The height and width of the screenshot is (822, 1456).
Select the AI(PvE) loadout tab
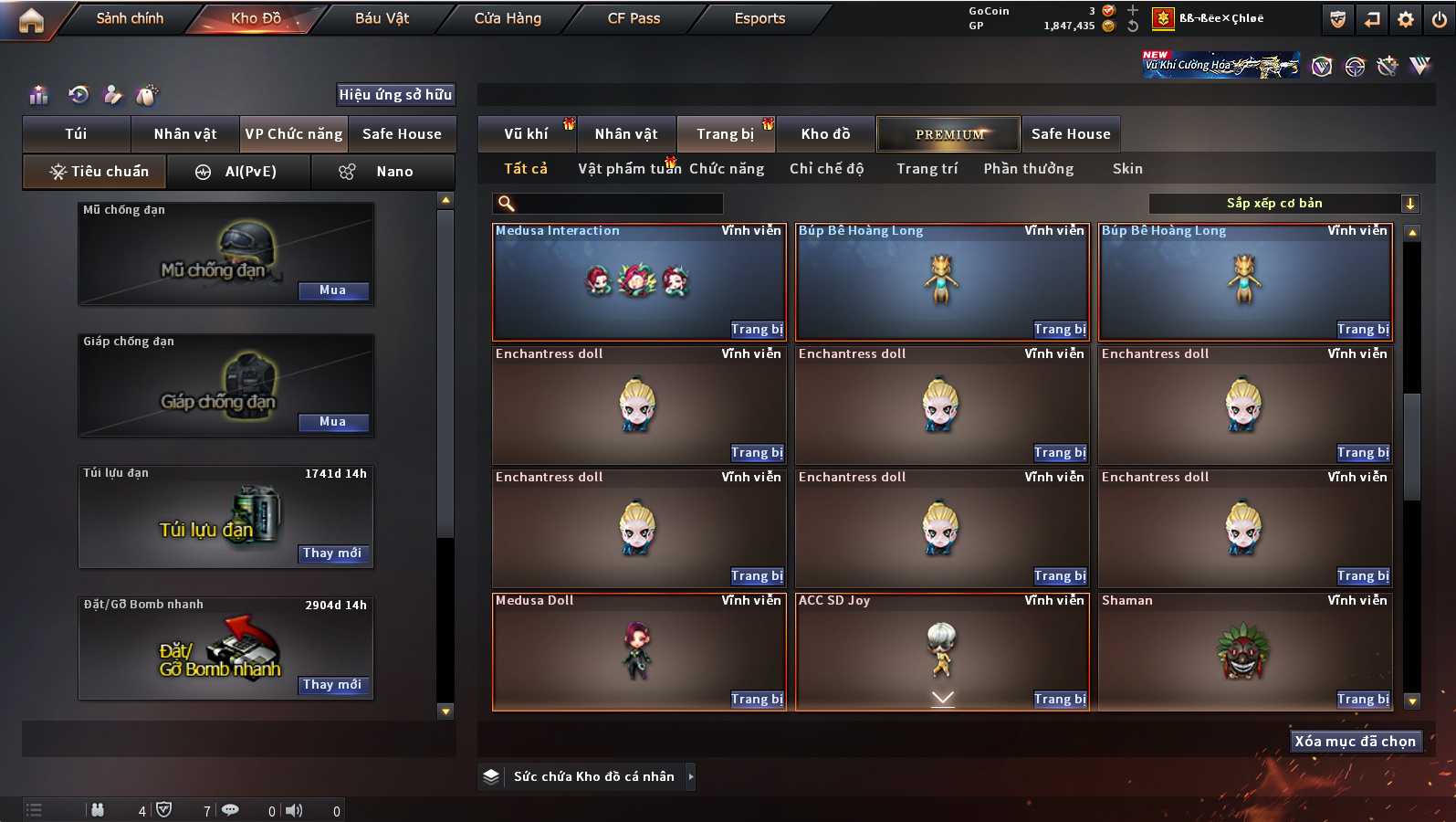point(239,172)
